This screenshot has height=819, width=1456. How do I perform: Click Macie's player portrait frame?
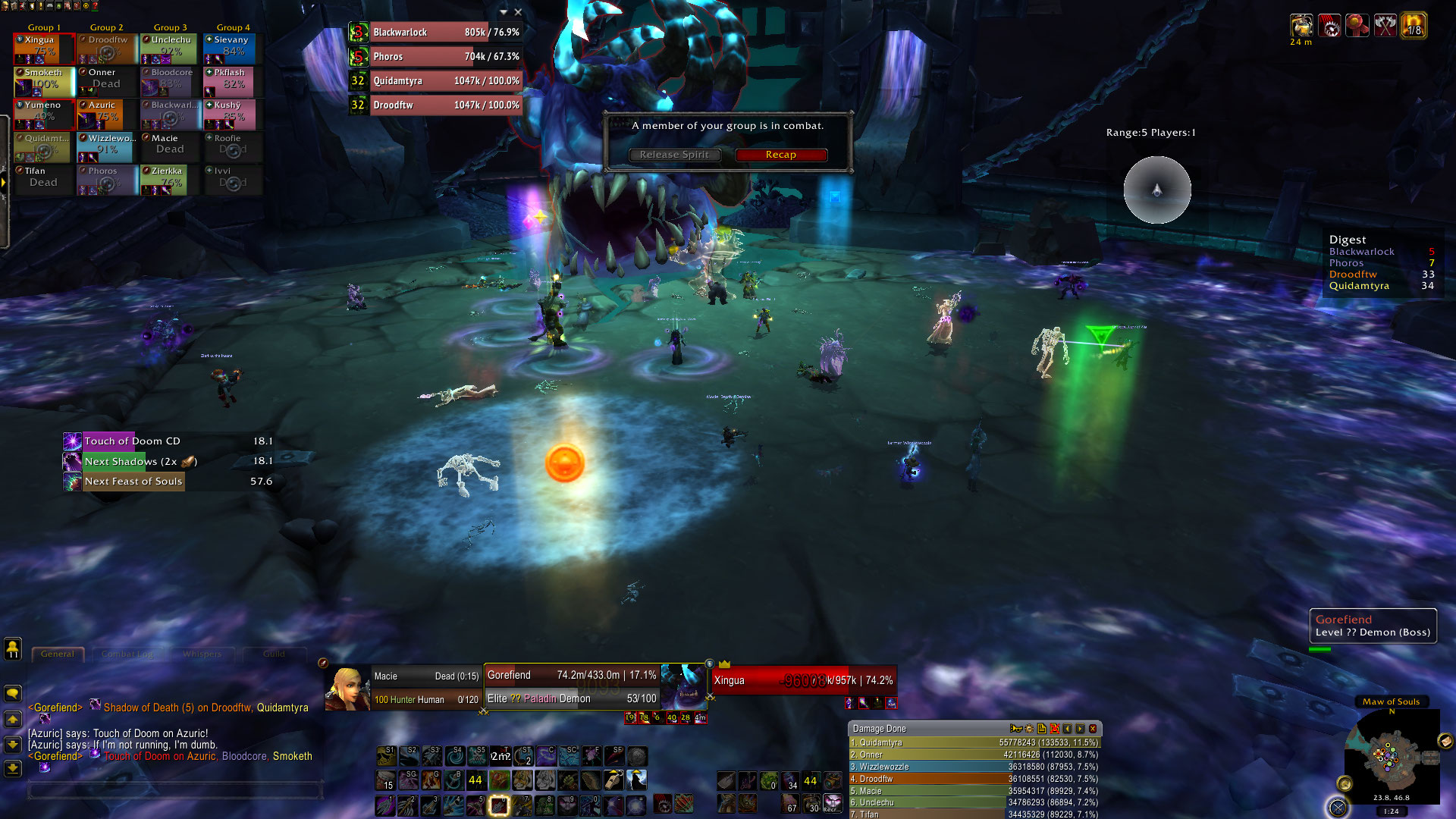point(348,688)
